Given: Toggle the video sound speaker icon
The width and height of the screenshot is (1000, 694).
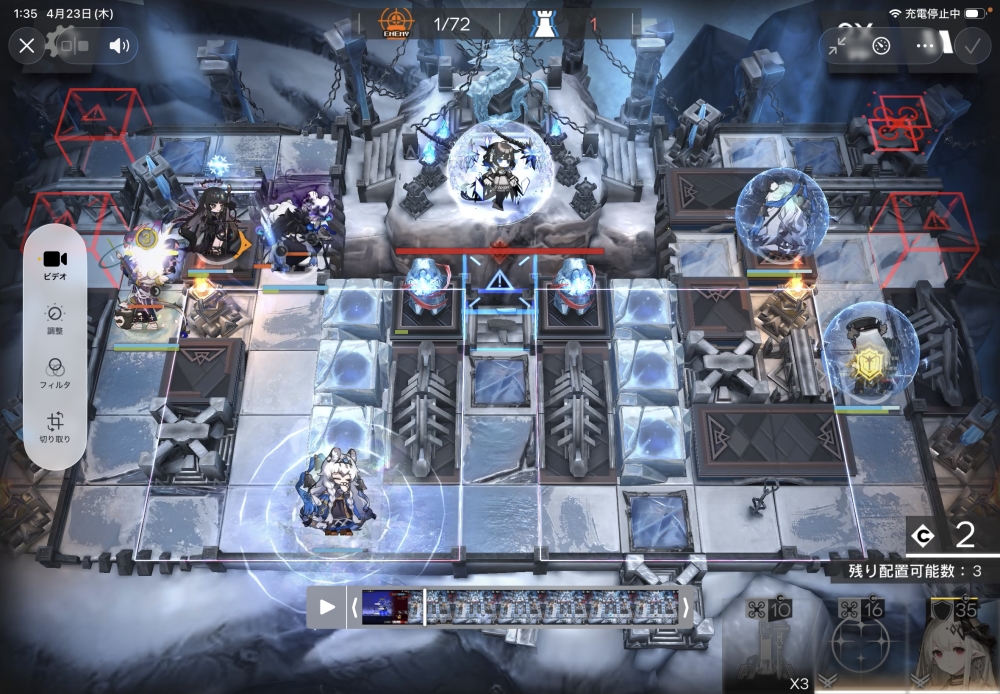Looking at the screenshot, I should [x=120, y=46].
